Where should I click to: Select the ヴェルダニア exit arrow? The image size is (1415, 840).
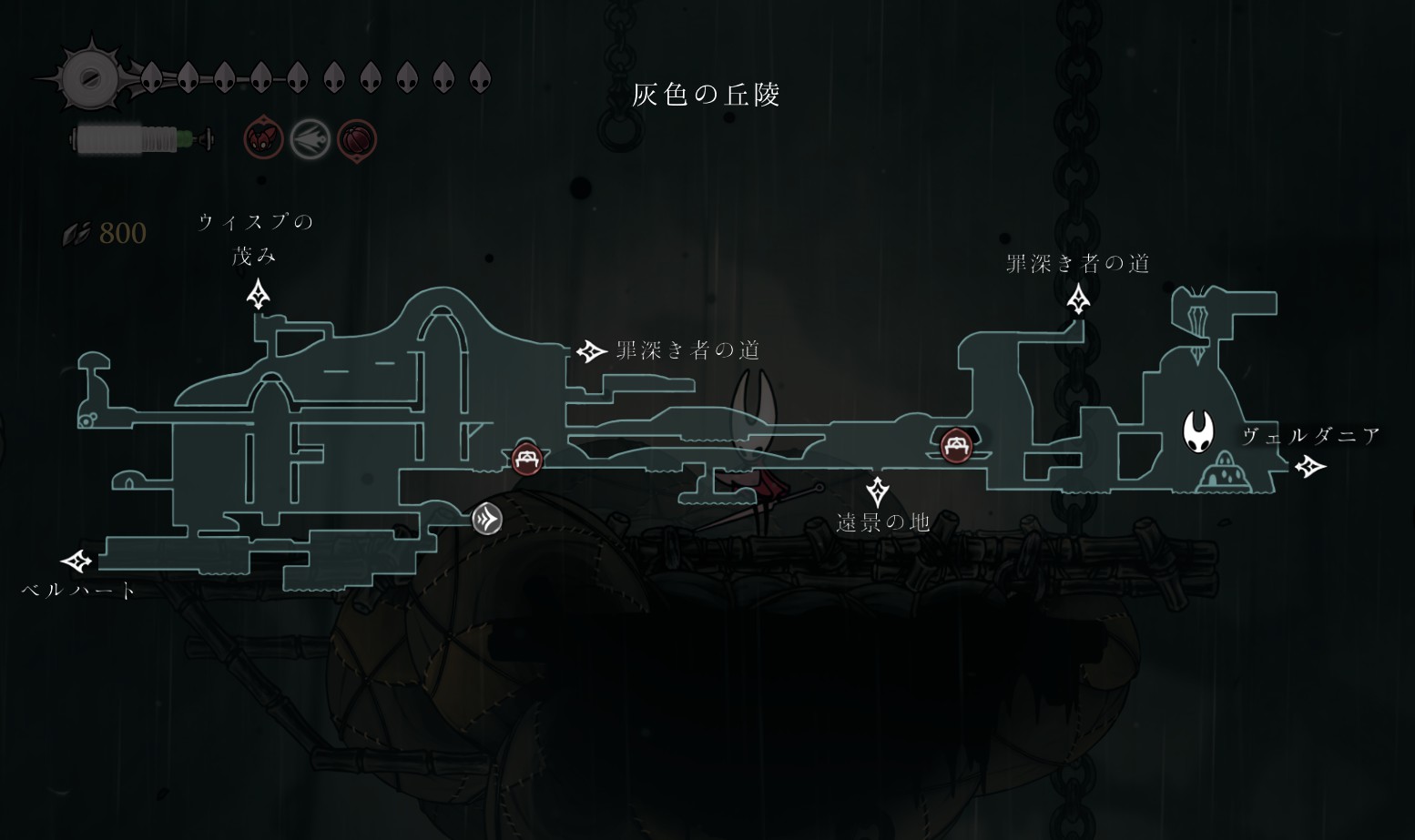click(x=1310, y=467)
